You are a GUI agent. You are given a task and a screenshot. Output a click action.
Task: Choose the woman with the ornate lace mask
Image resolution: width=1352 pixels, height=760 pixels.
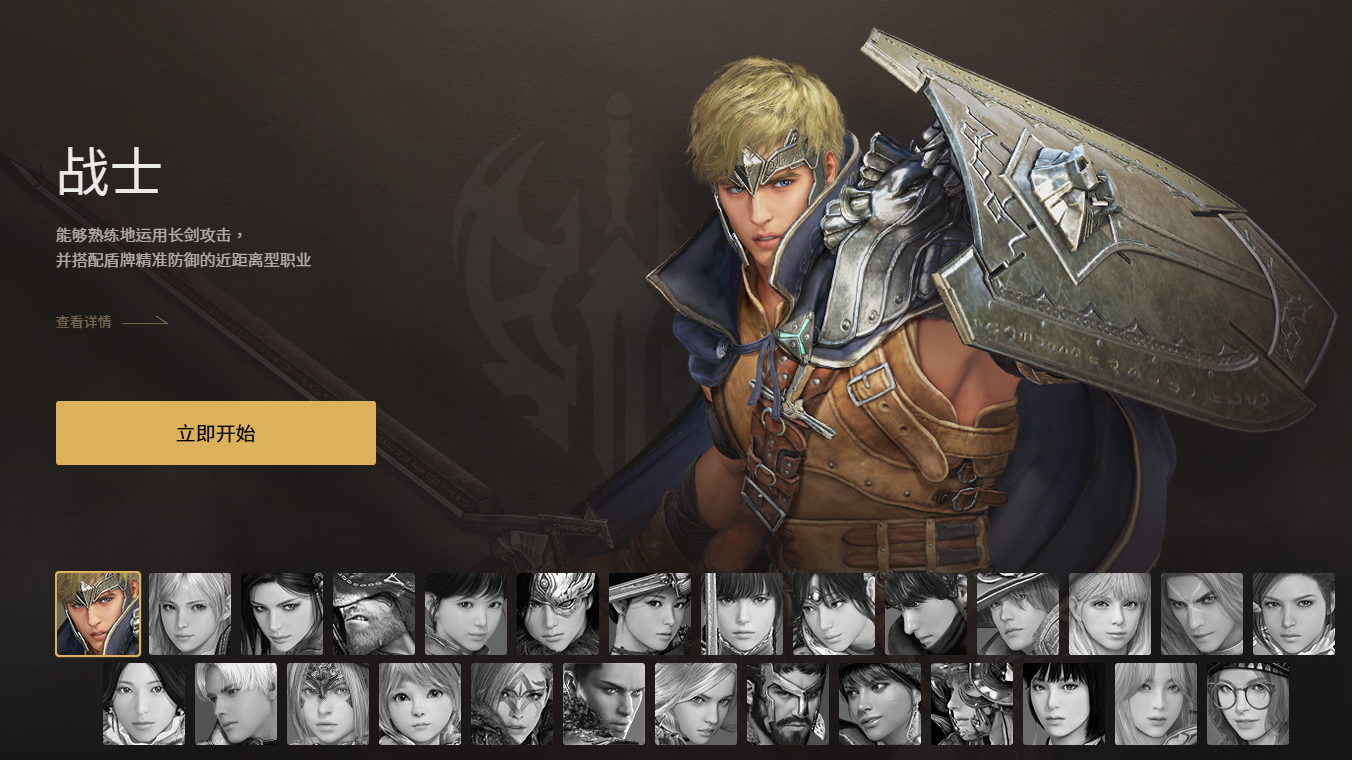tap(328, 704)
